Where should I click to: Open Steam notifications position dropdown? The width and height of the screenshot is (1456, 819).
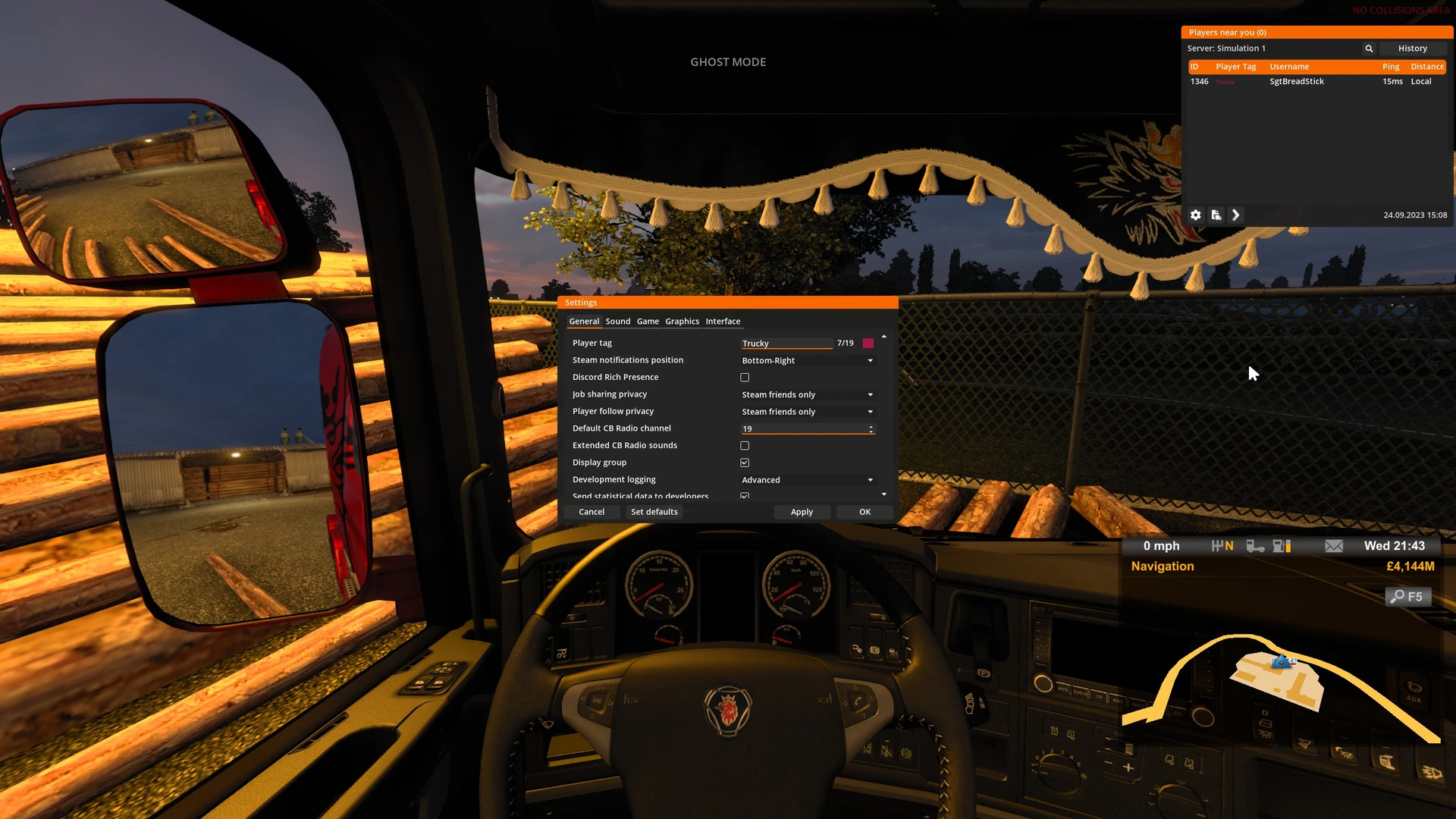[807, 361]
